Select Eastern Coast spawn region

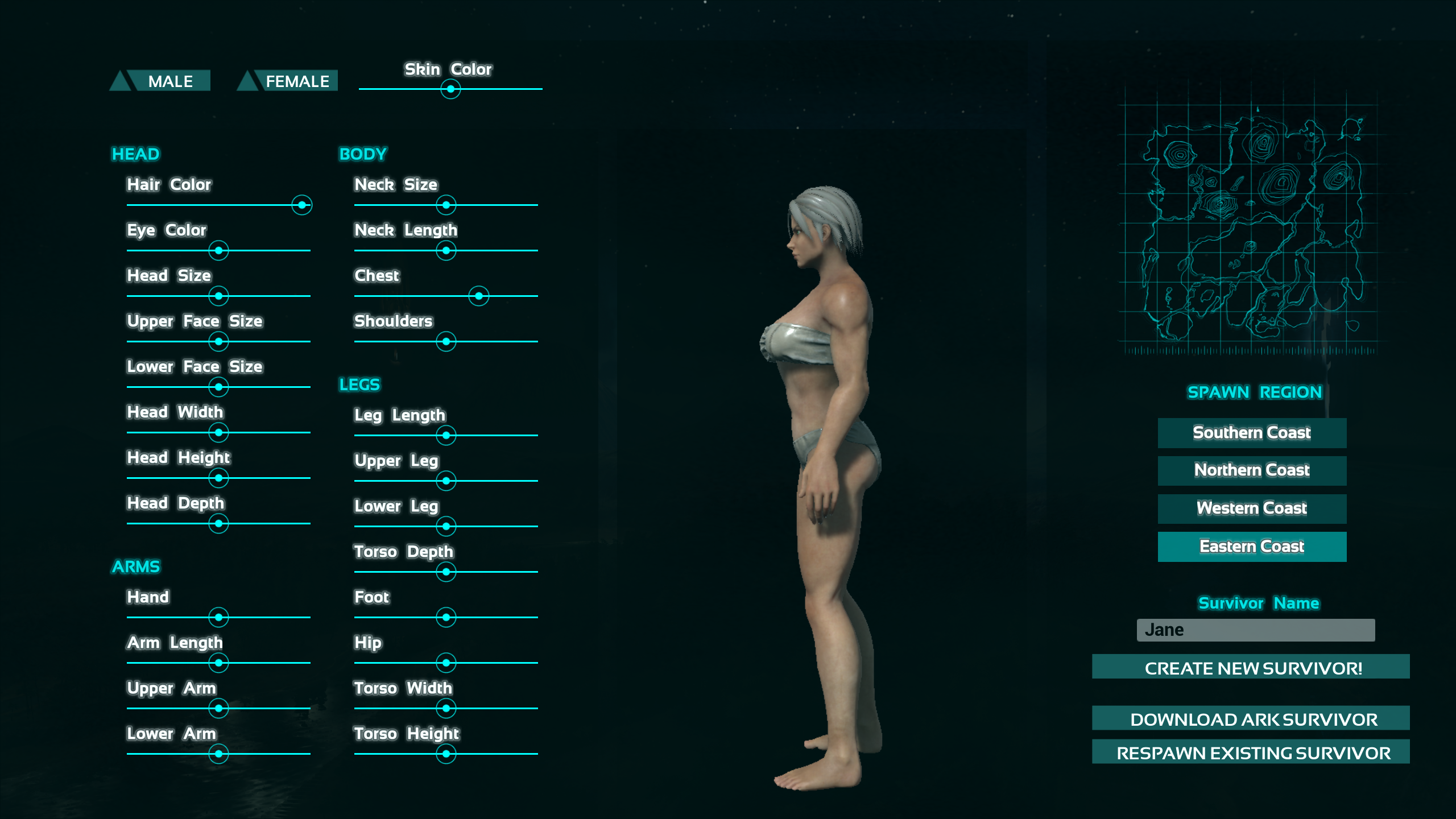tap(1252, 547)
